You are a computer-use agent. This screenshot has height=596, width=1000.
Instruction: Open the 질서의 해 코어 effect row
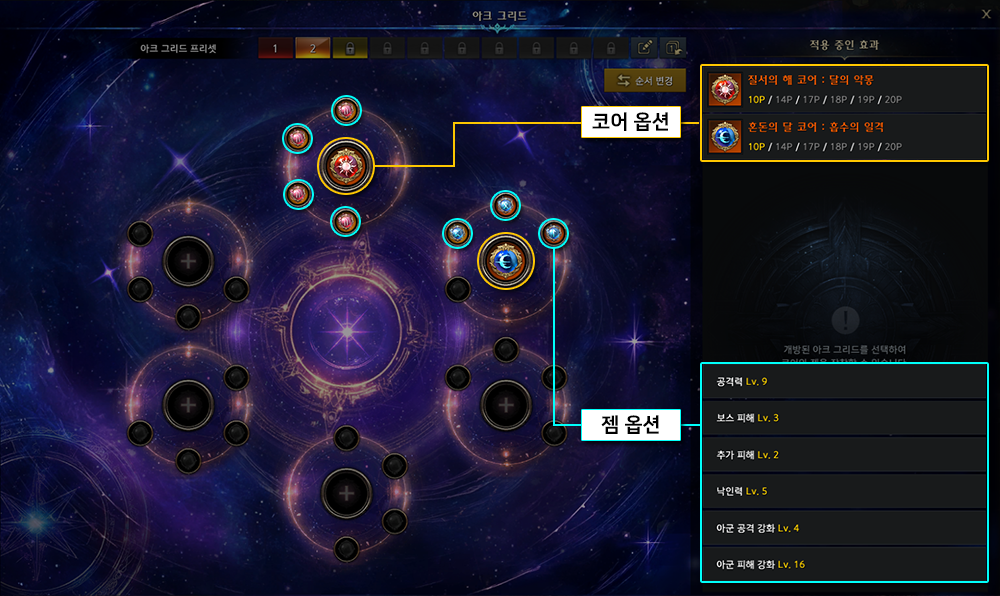(844, 89)
